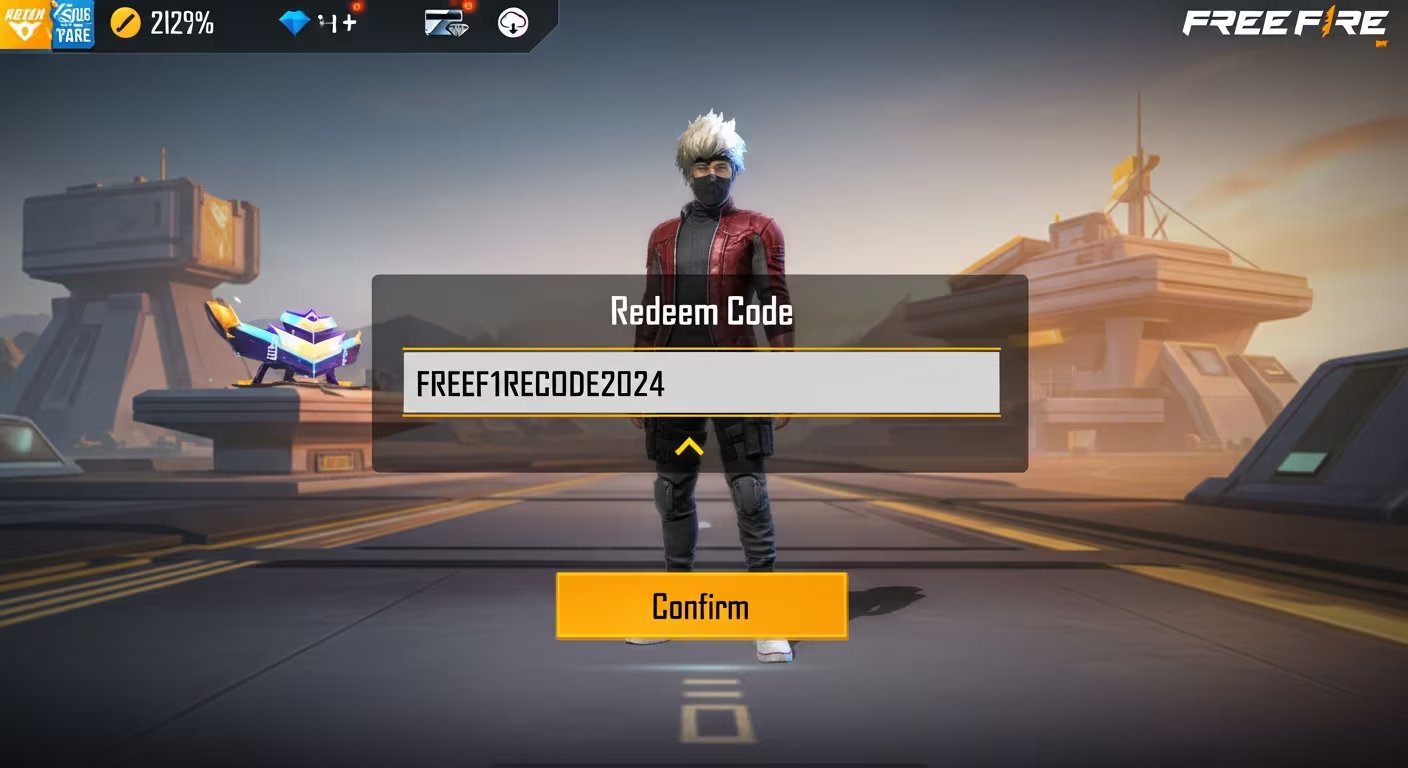Select the Redeem Code dialog title

(x=701, y=312)
